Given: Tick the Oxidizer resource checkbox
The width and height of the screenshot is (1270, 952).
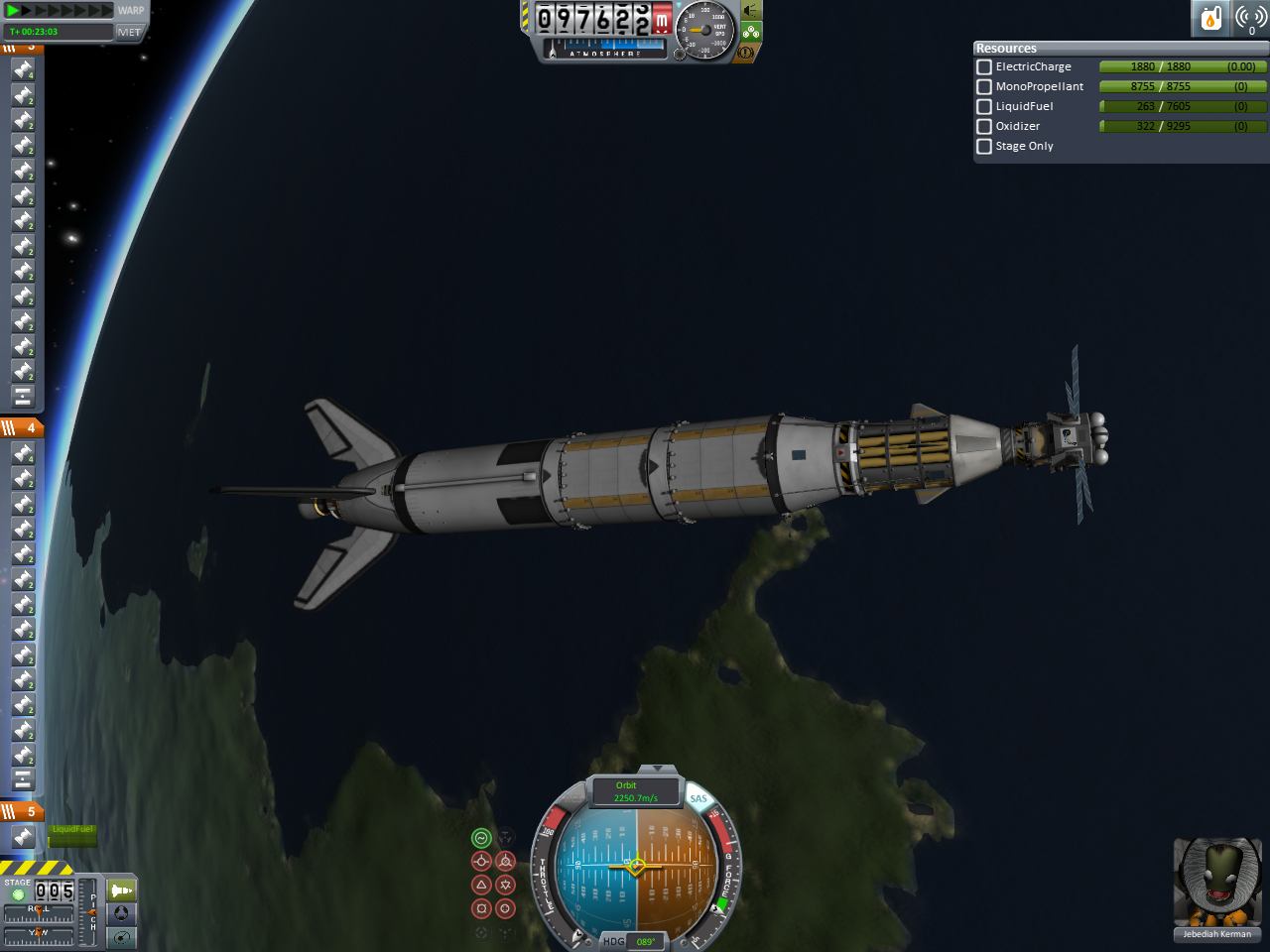Looking at the screenshot, I should 984,126.
